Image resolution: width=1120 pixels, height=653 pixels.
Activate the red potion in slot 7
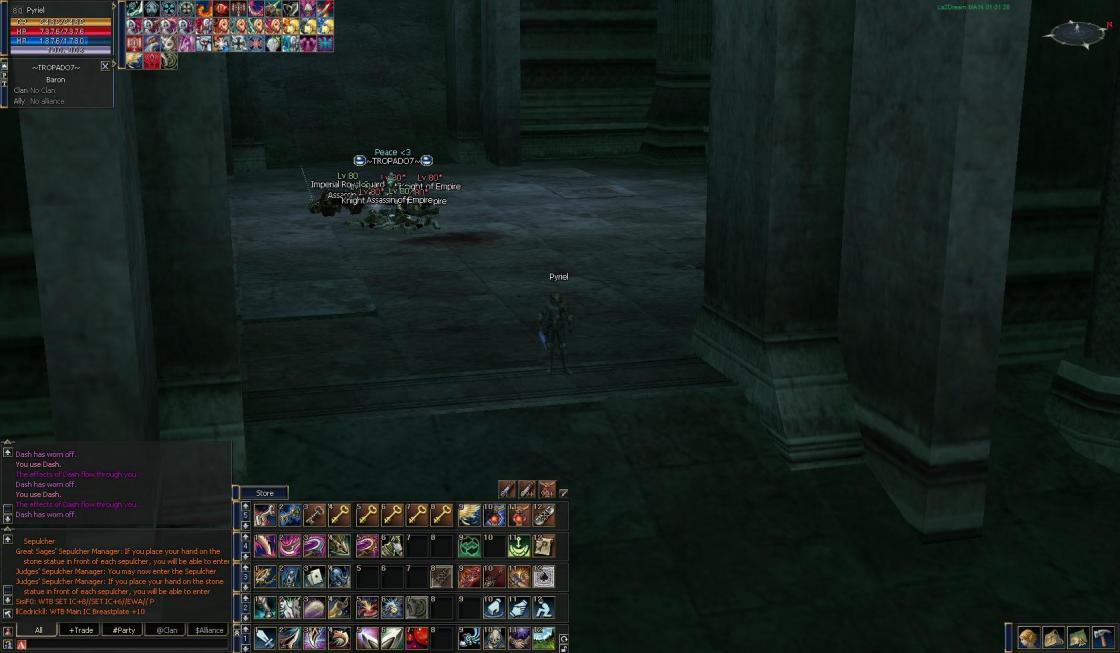point(417,637)
